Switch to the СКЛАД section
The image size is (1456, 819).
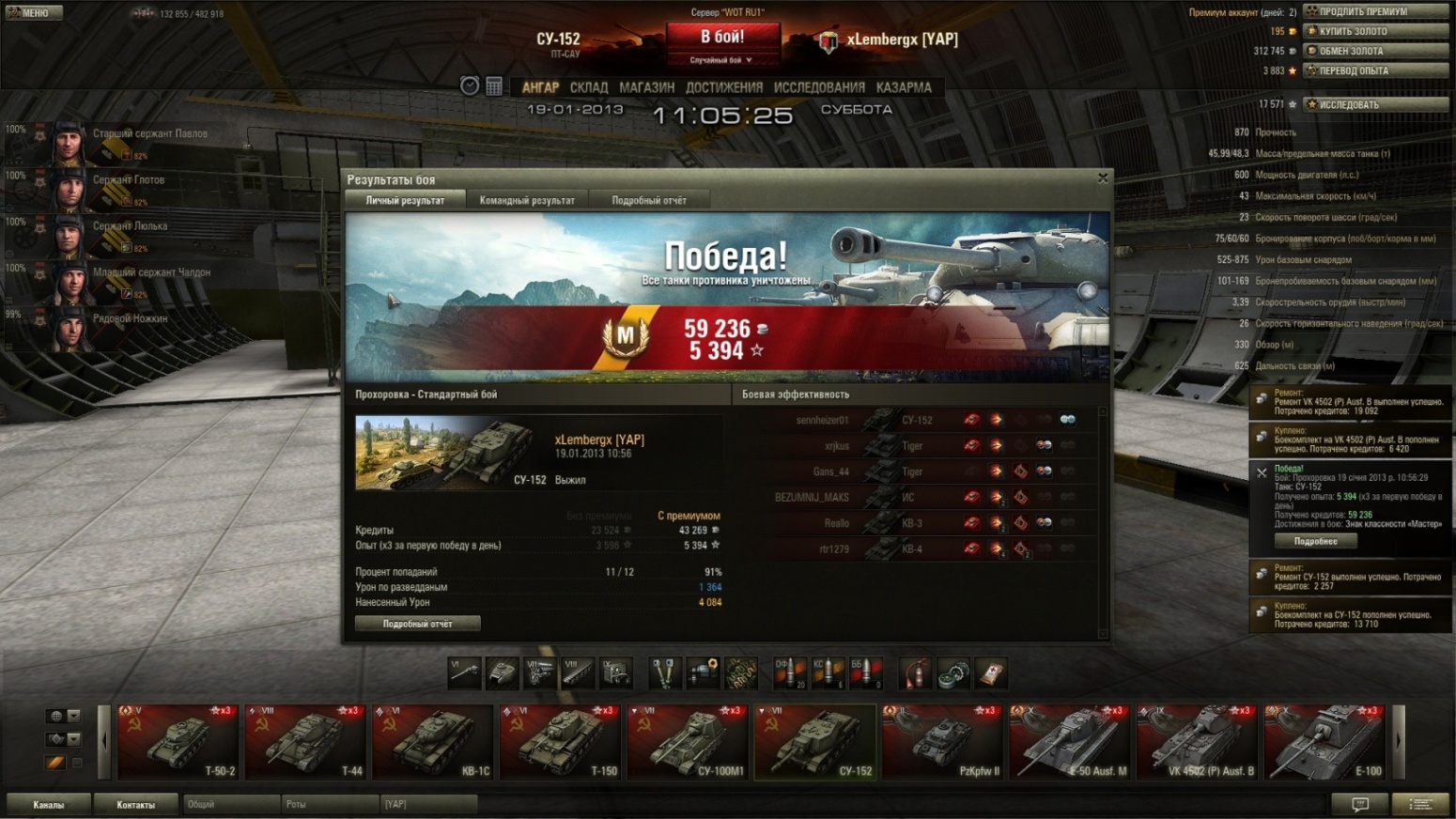click(589, 87)
